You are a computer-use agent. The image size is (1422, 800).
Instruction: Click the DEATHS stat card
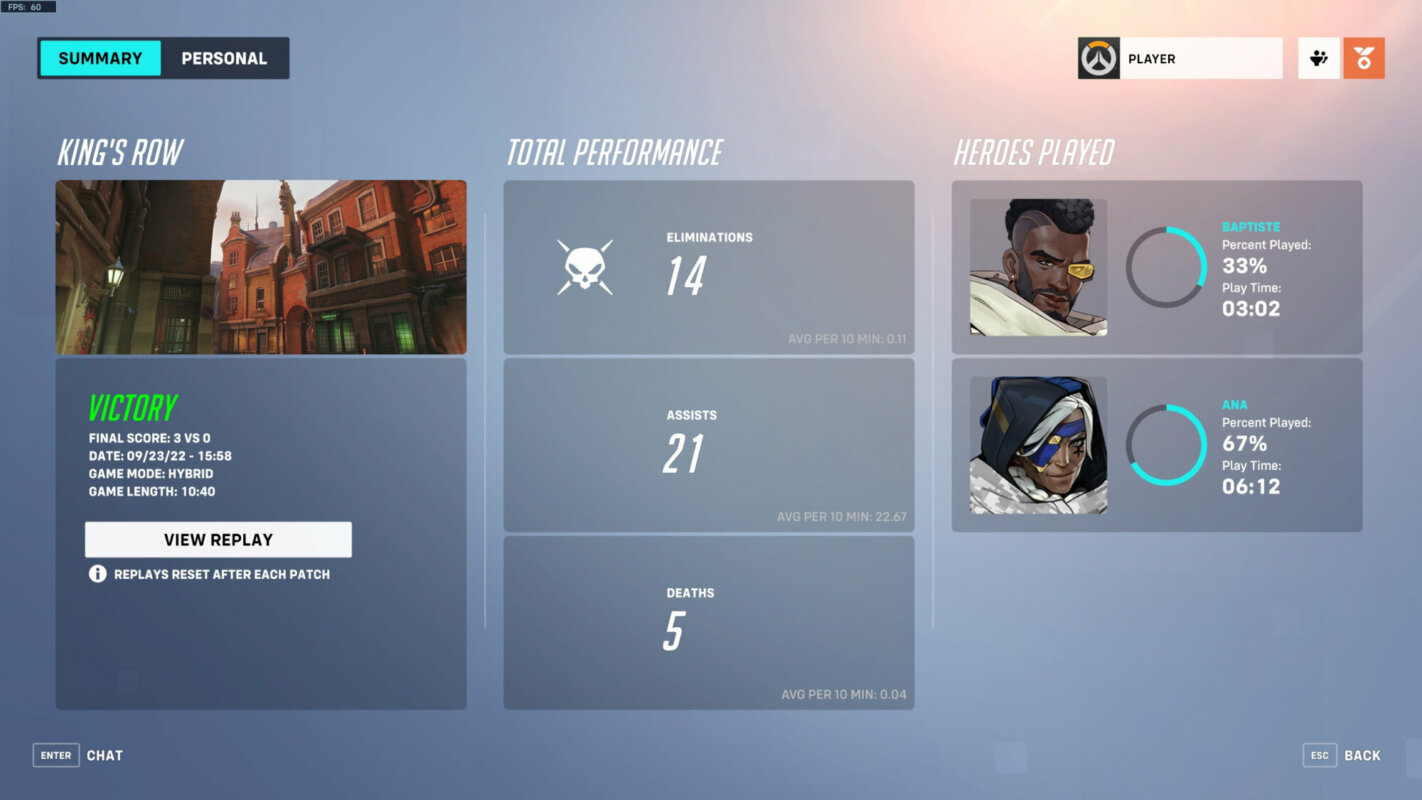709,622
